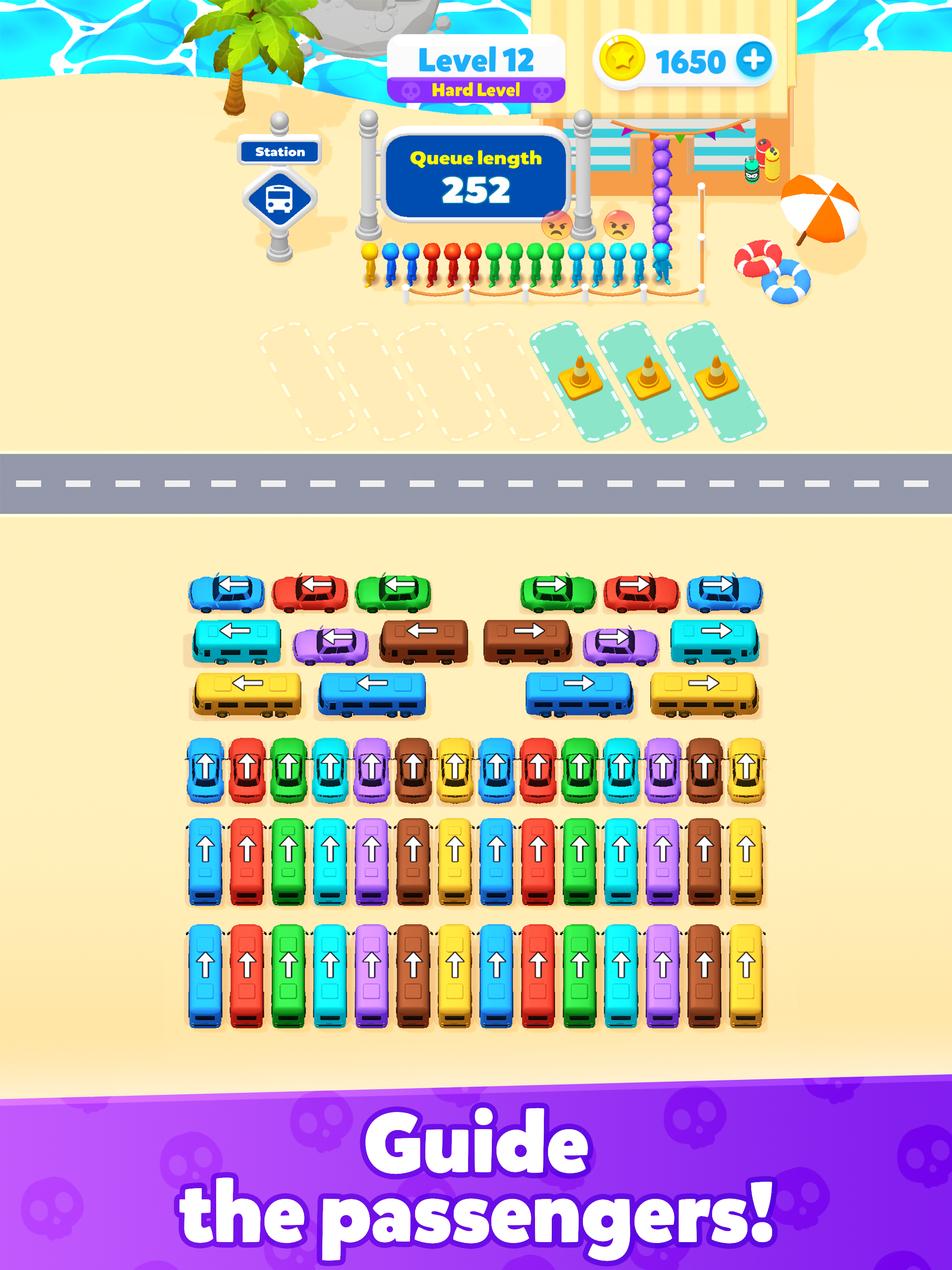Tap the Hard Level purple label
952x1270 pixels.
476,89
